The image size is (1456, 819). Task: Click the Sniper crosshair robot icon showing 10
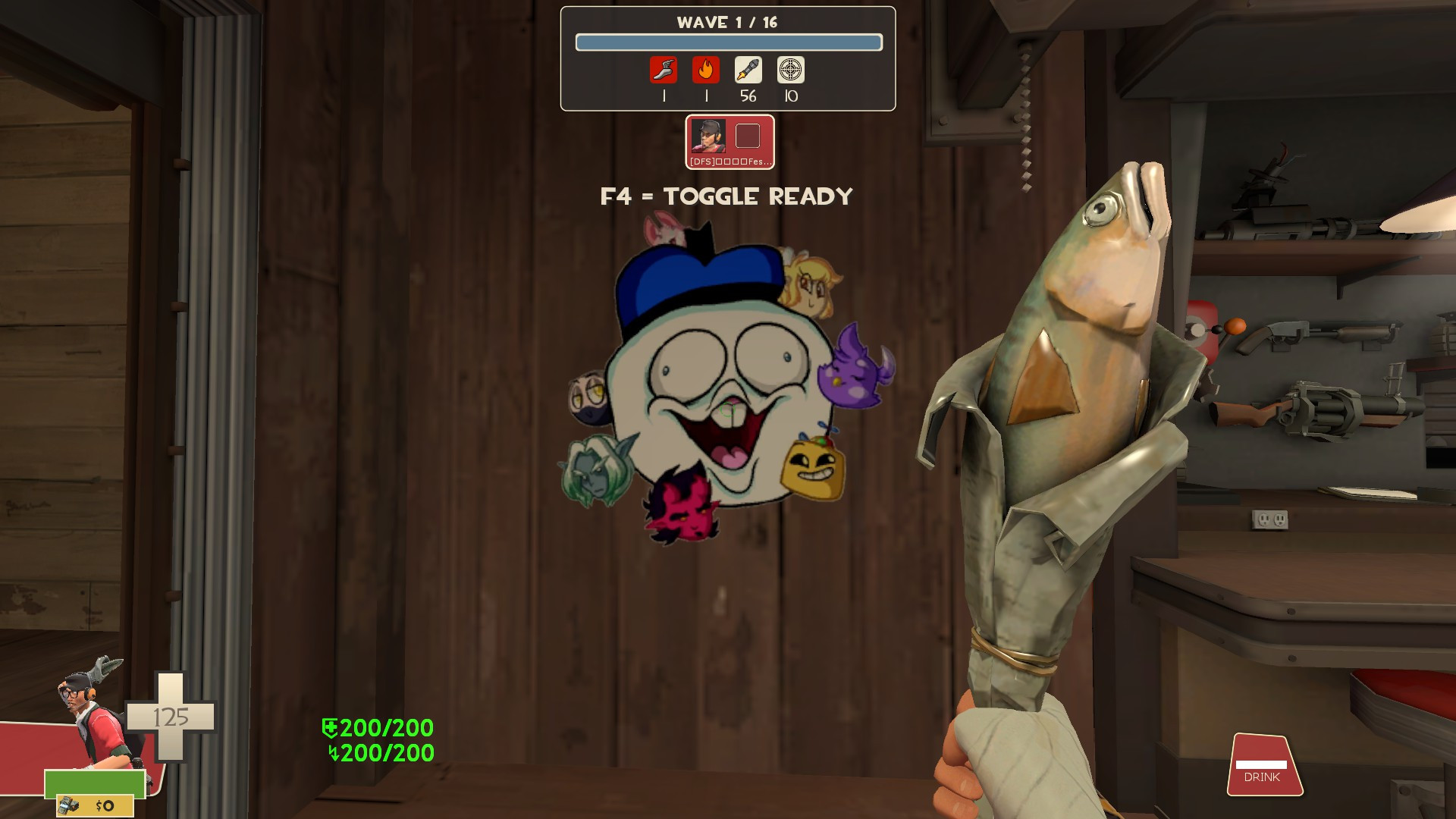(789, 71)
